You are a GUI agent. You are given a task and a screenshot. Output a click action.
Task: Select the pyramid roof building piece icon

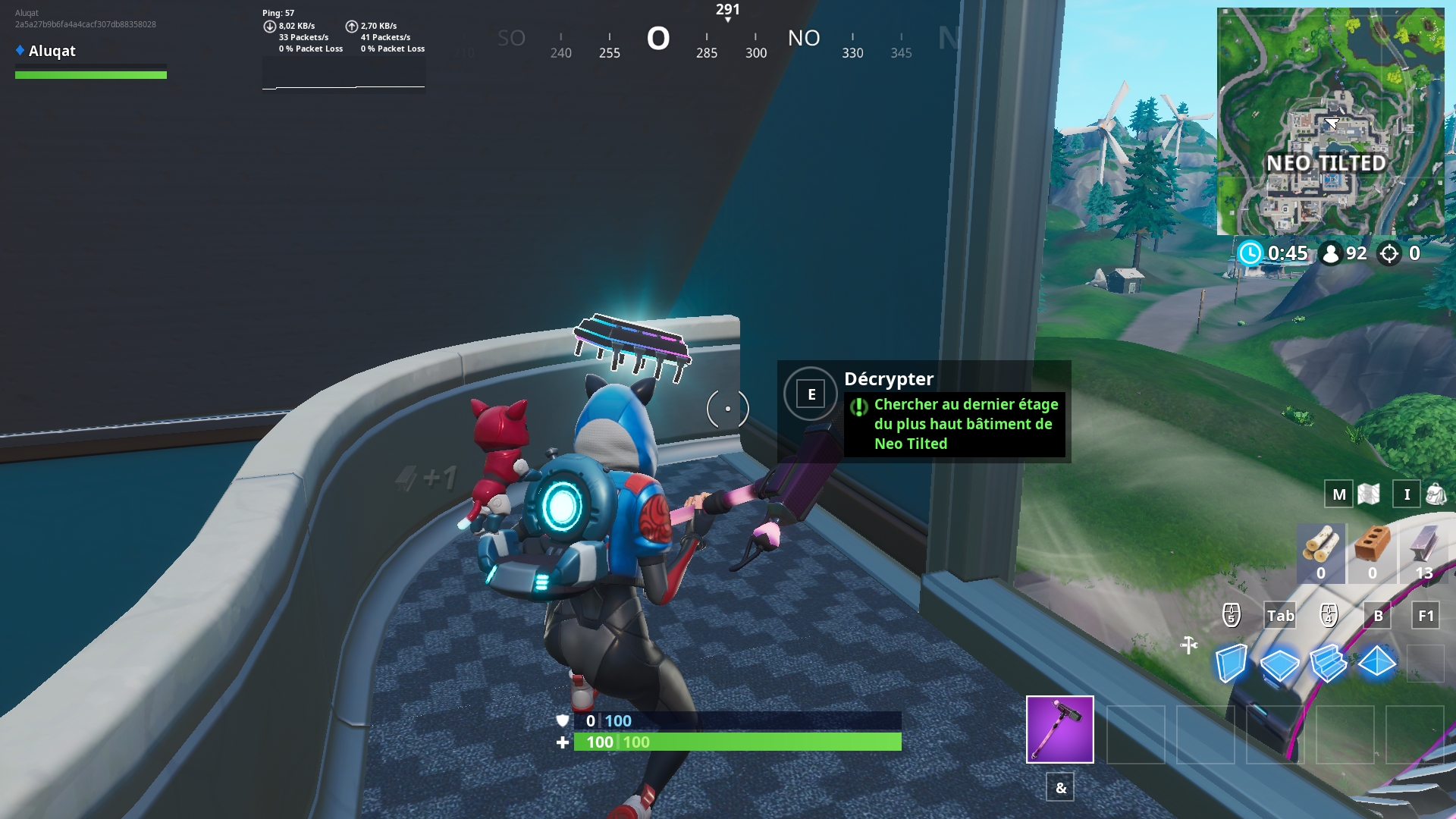(x=1377, y=662)
